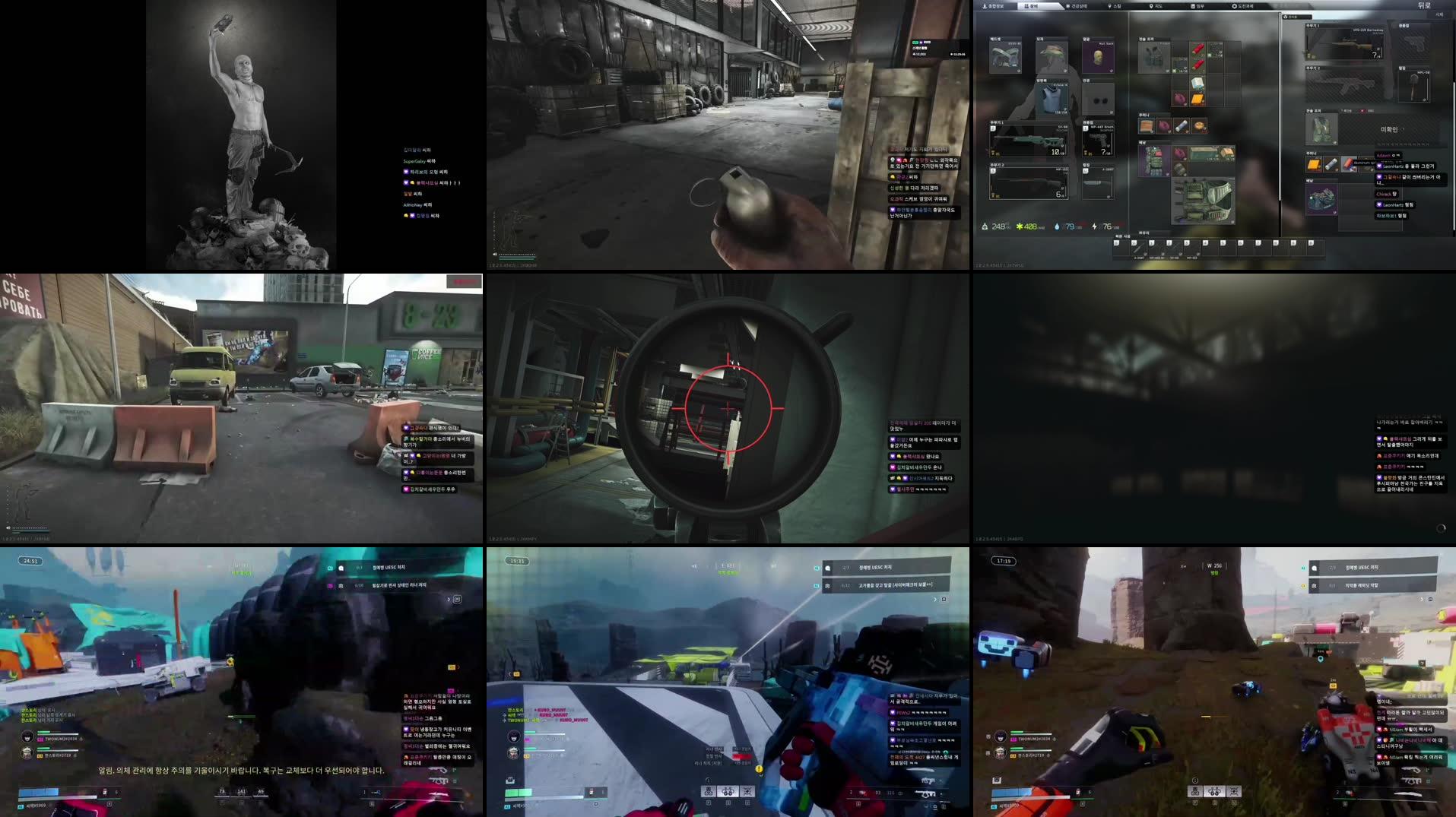This screenshot has height=817, width=1456.
Task: Click the lightning bolt stamina icon
Action: [1095, 226]
